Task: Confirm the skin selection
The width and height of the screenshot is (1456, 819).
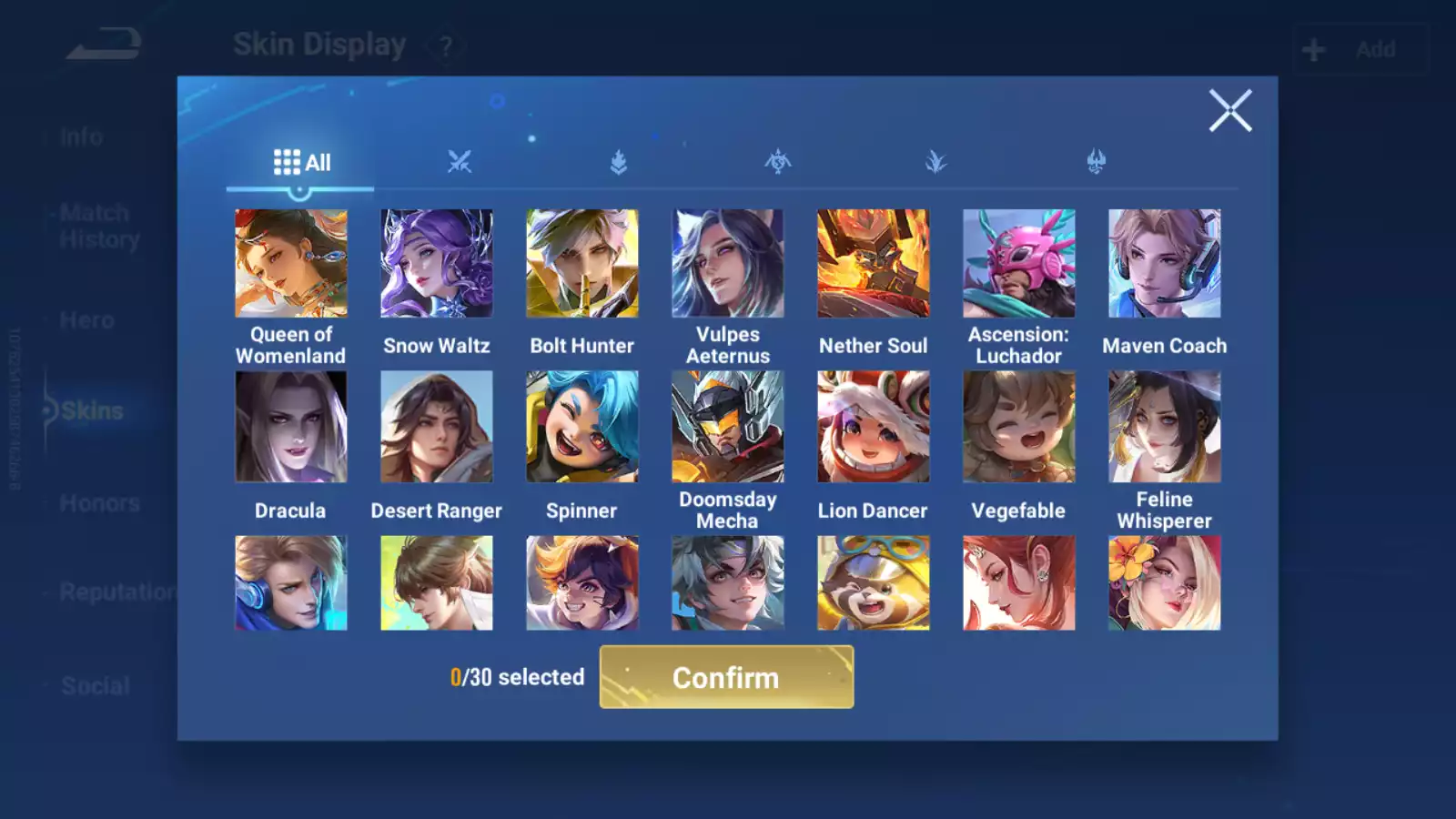Action: click(x=726, y=677)
